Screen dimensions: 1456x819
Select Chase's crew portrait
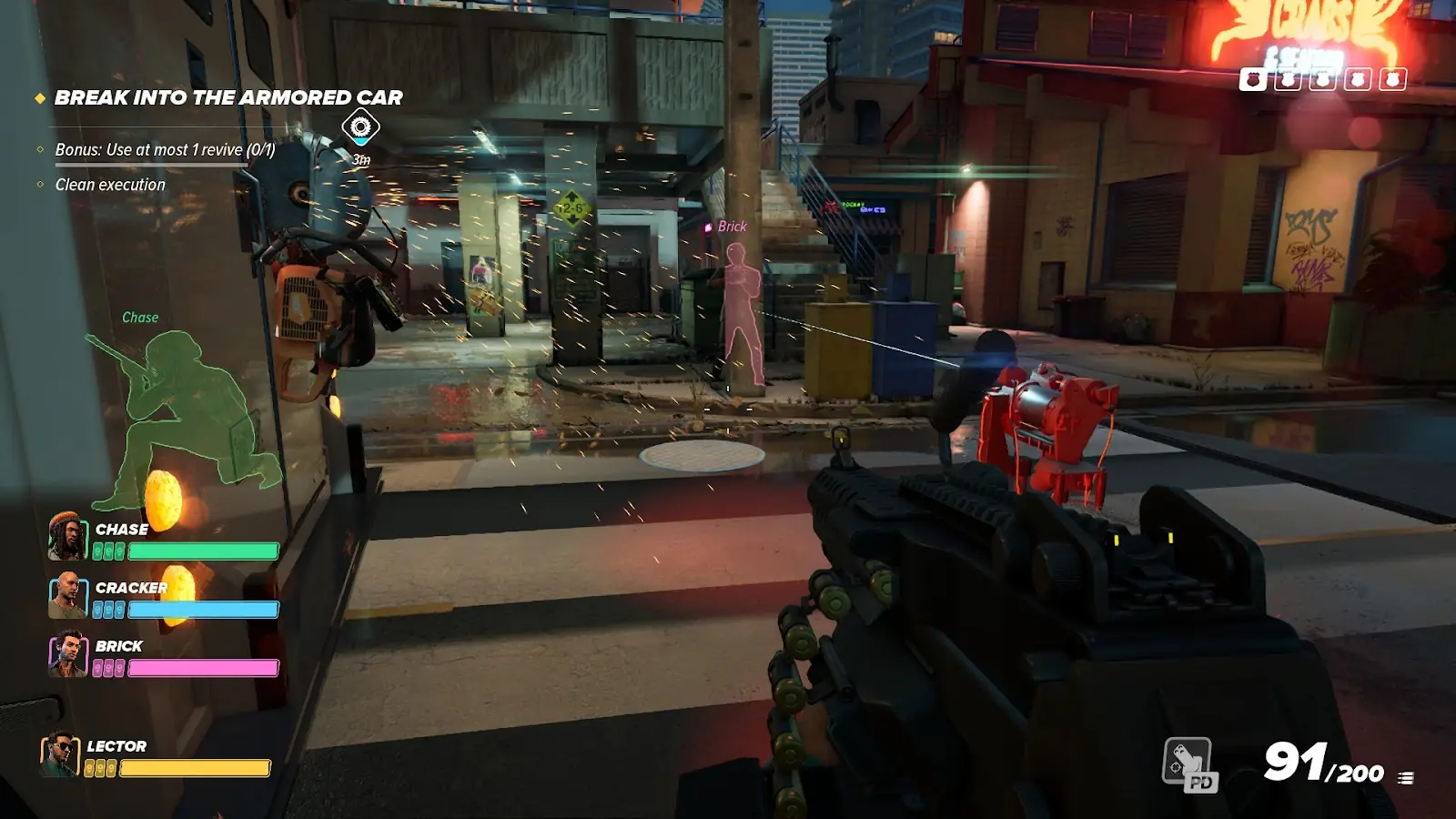pos(66,536)
